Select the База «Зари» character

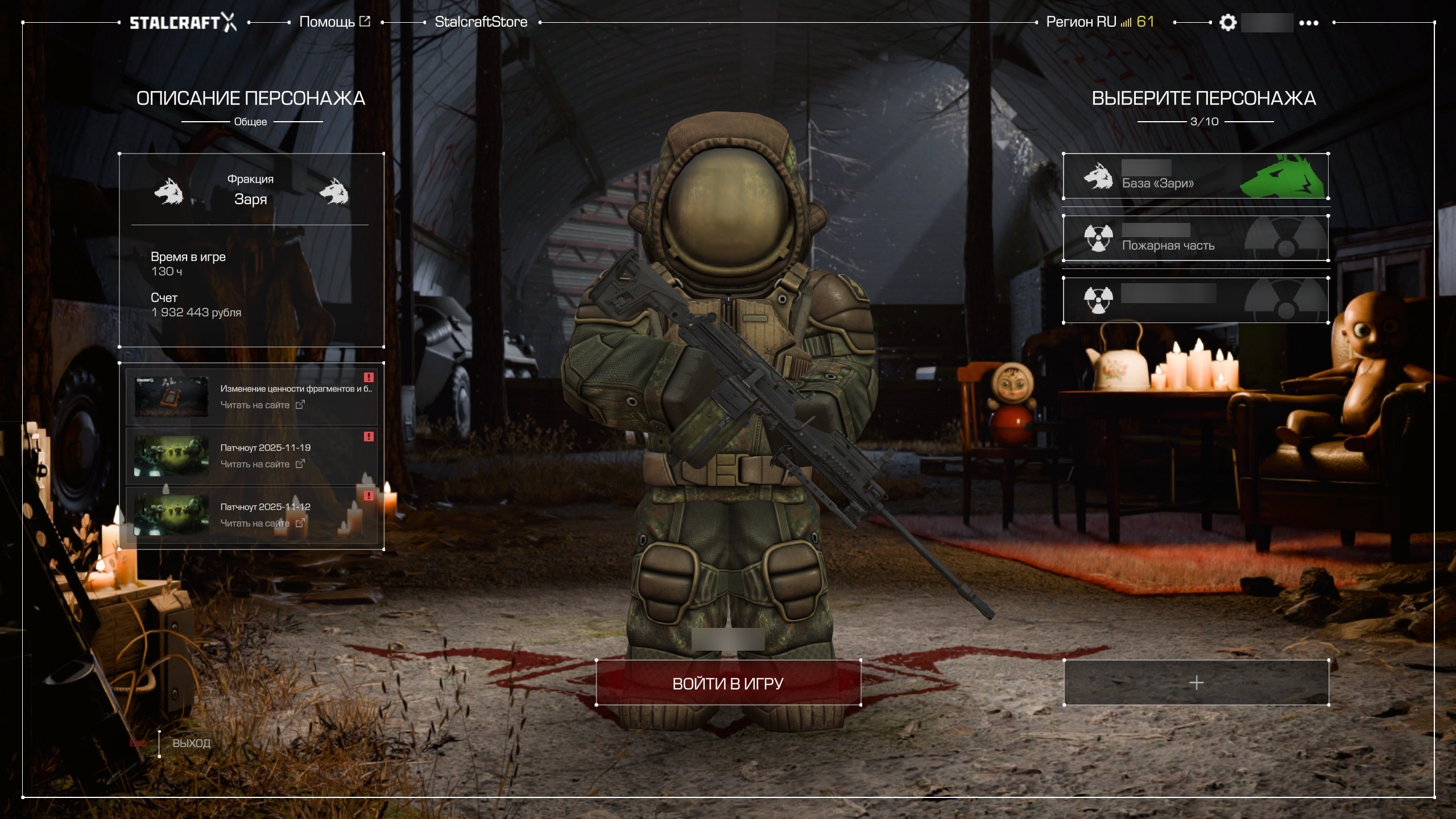pos(1196,176)
